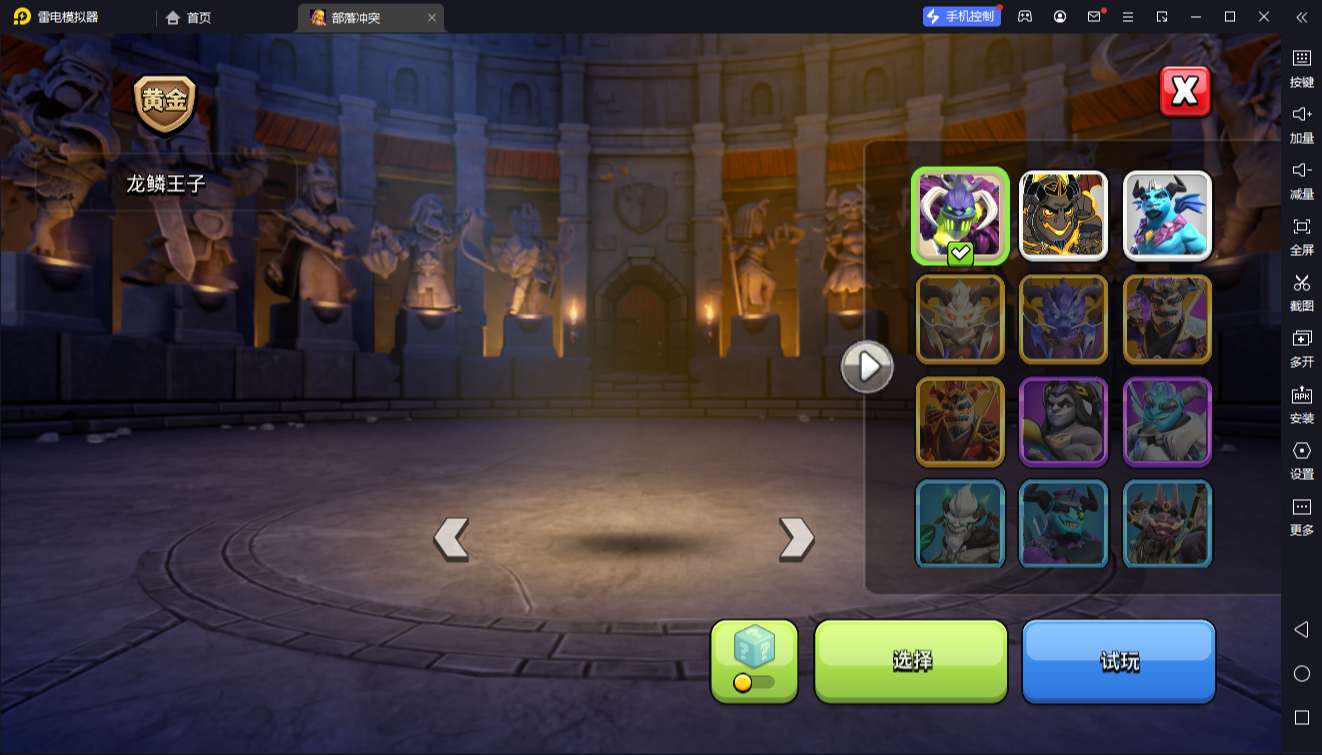Open the emulator 截图 screenshot tool

(1301, 292)
